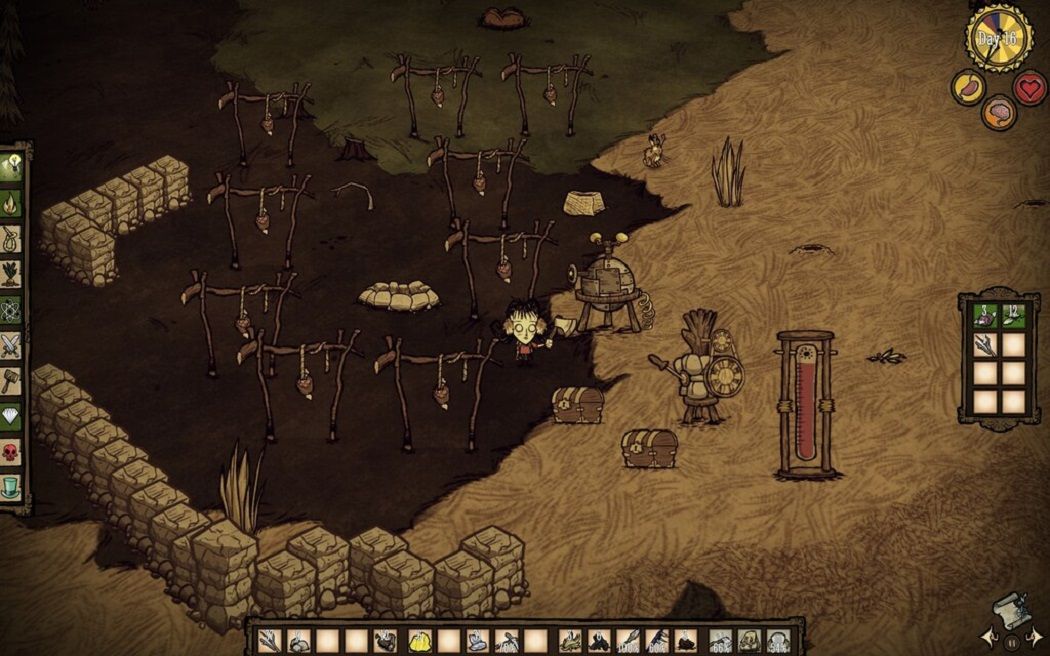Select the equipped backpack body slot
Viewport: 1050px width, 656px height.
tap(748, 640)
